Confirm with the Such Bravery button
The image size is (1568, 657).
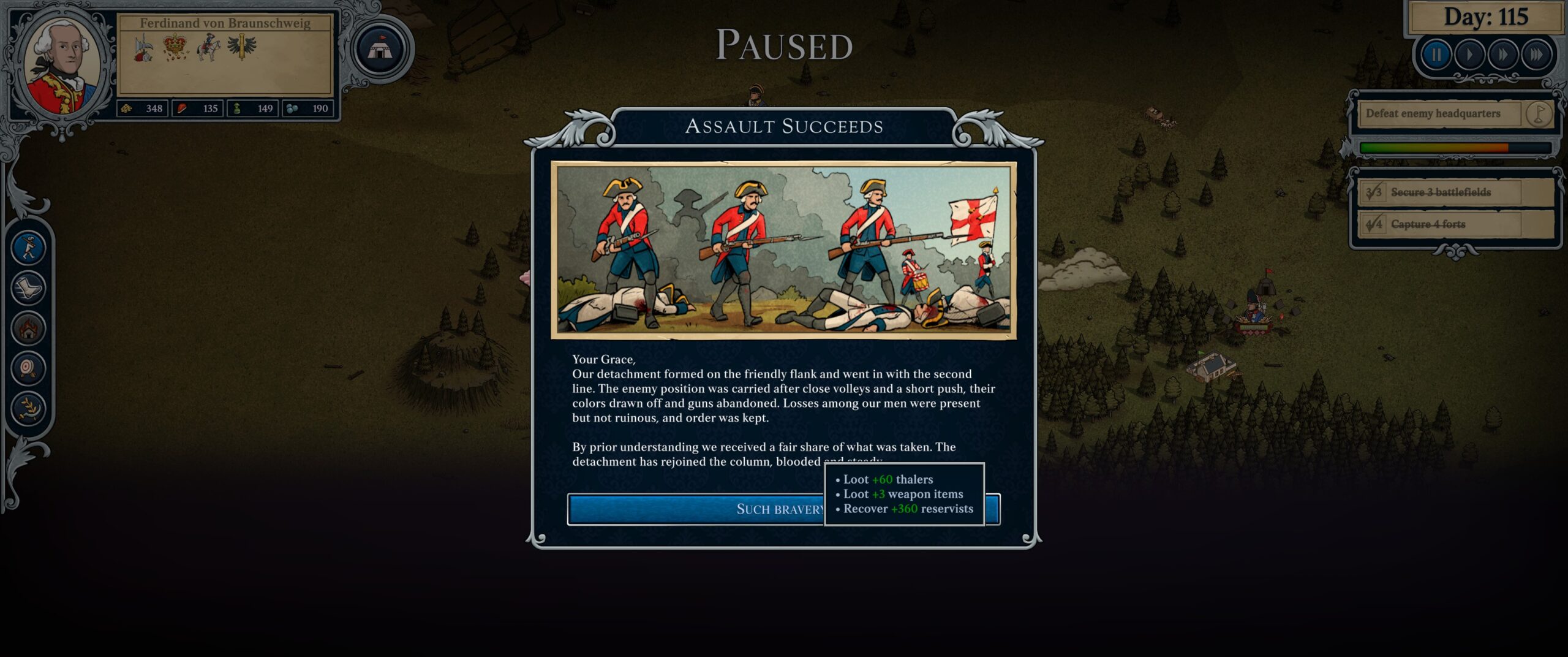(695, 509)
